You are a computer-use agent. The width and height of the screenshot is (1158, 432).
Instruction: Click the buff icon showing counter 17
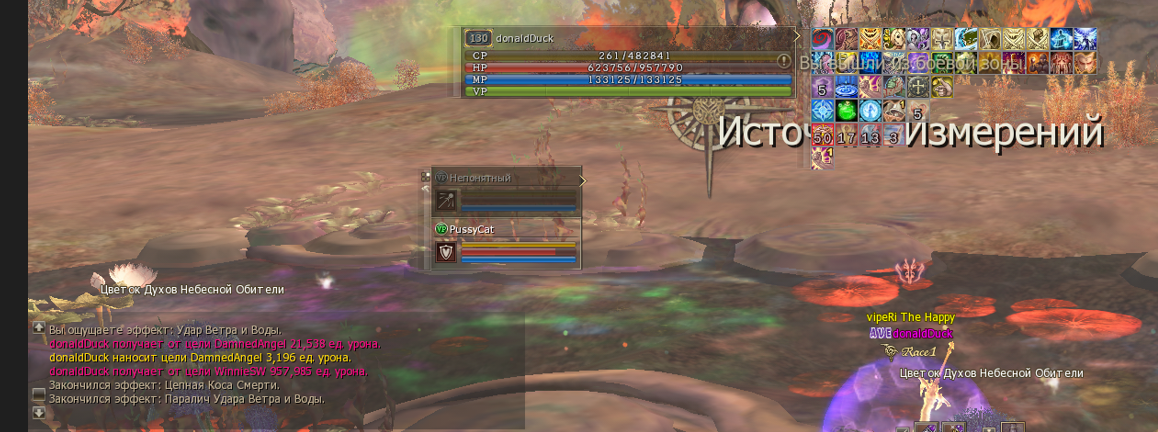pyautogui.click(x=846, y=134)
